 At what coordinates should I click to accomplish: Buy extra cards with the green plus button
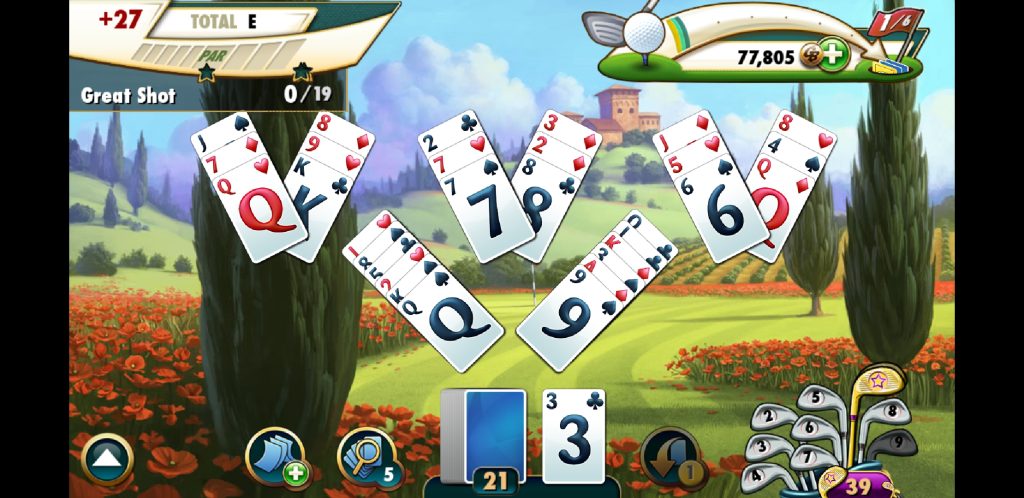tap(273, 457)
